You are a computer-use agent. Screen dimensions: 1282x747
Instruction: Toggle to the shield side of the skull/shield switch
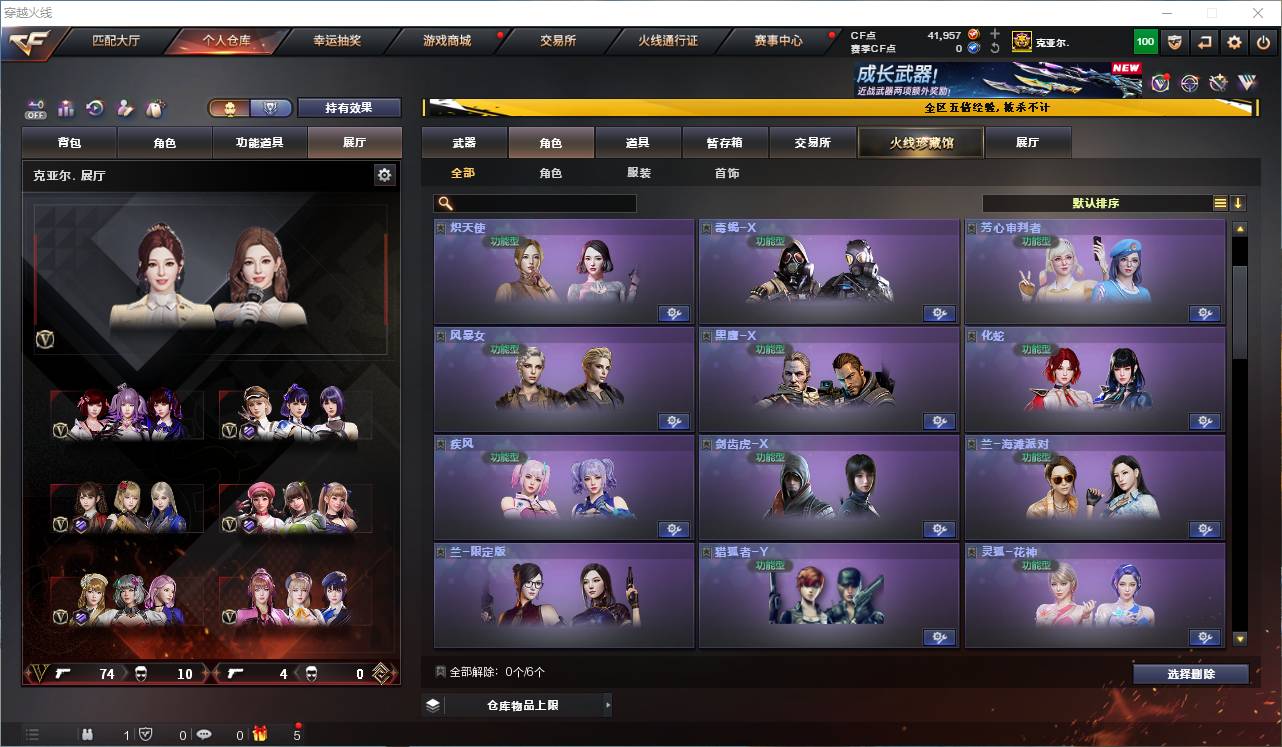click(270, 107)
